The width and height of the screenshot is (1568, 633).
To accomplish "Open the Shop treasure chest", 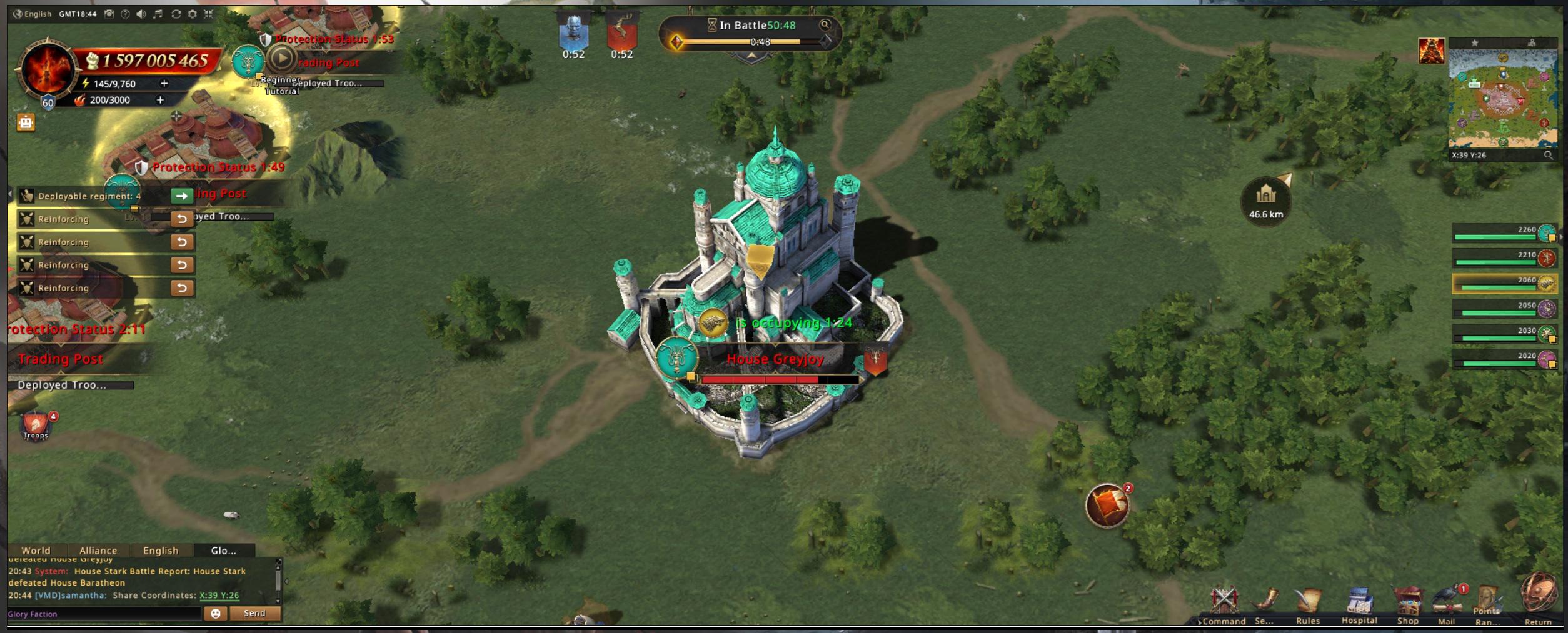I will click(x=1407, y=604).
